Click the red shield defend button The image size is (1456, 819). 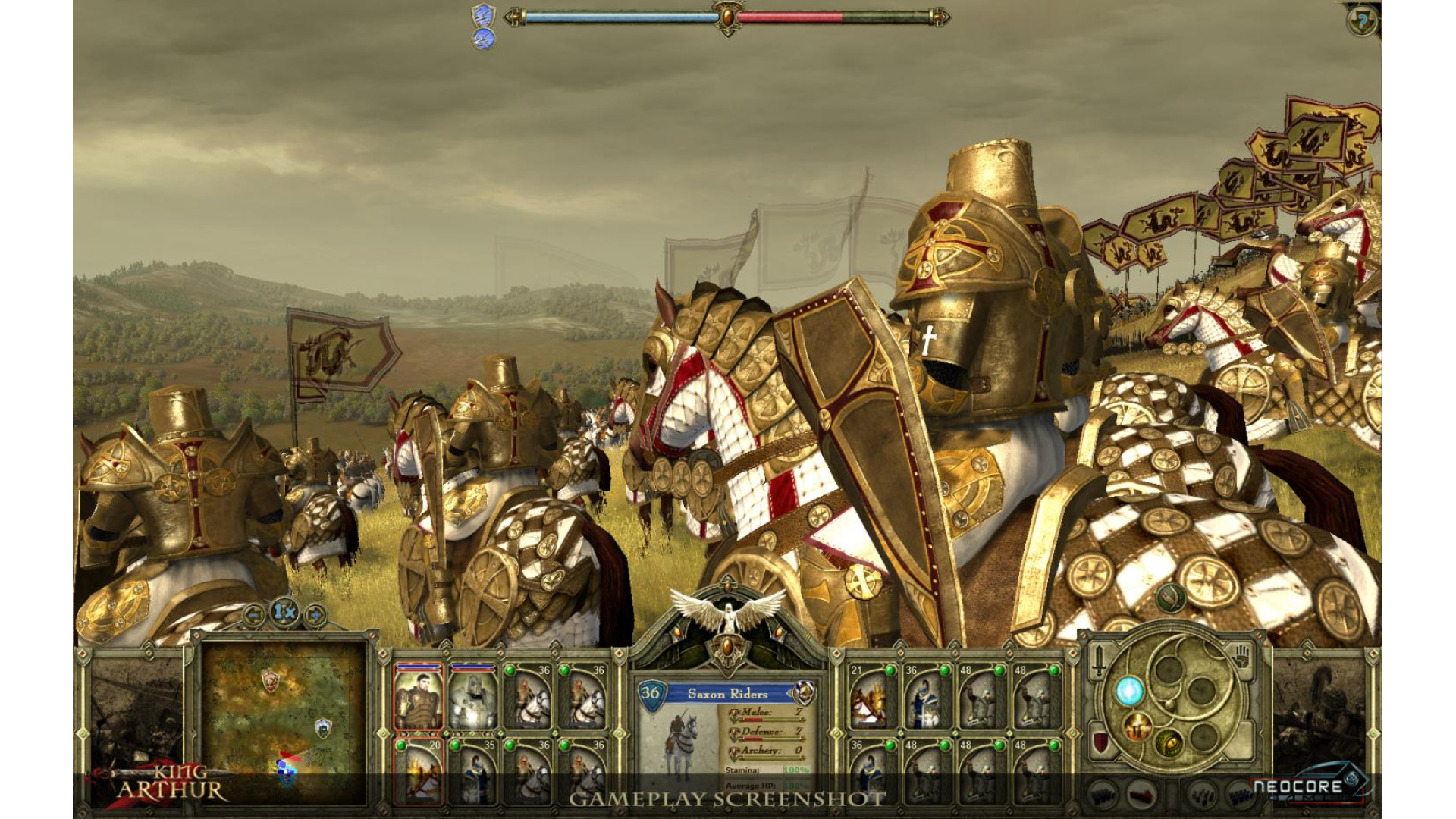[x=1100, y=741]
